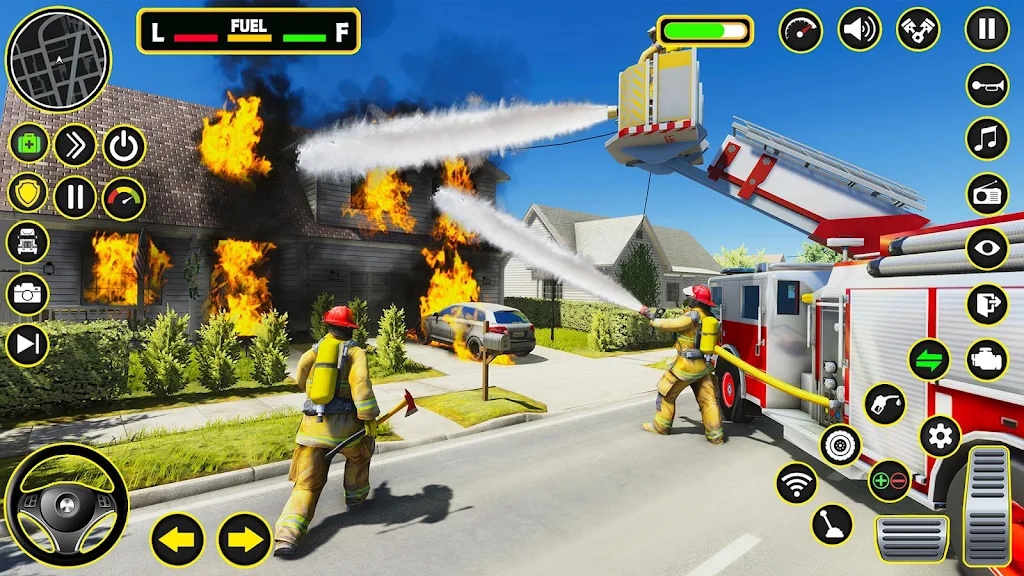Open the circular city minimap
This screenshot has height=576, width=1024.
pos(57,59)
